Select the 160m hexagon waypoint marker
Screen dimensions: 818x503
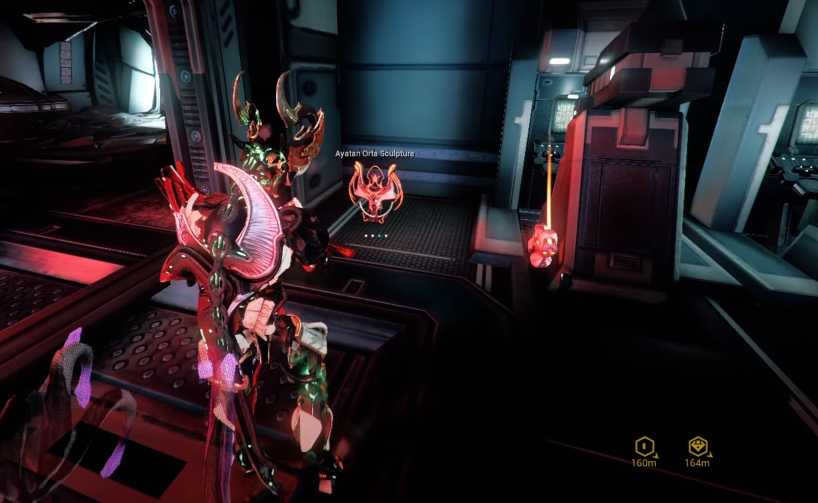tap(644, 446)
